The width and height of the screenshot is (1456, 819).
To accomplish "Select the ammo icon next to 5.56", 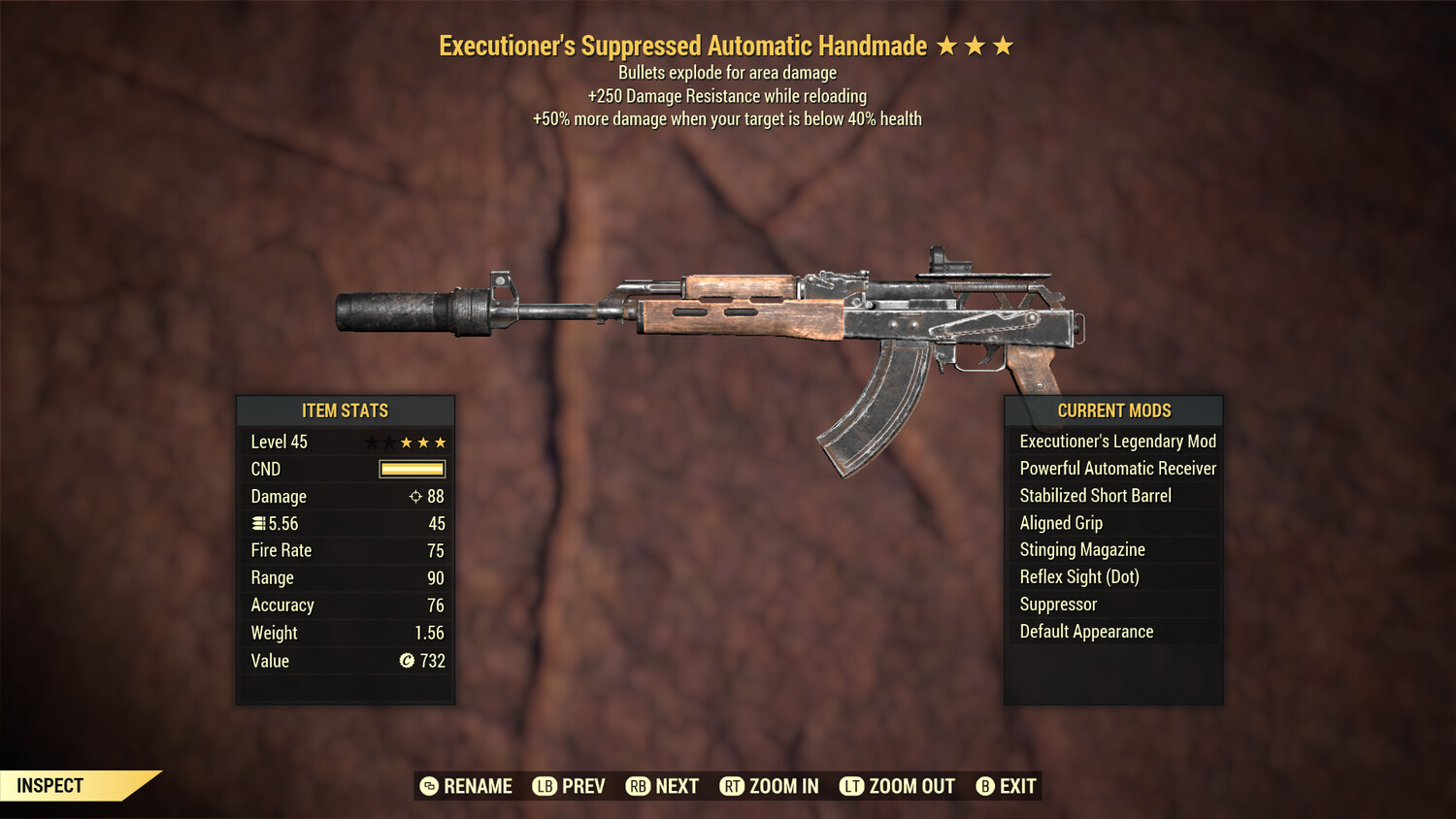I will point(258,523).
